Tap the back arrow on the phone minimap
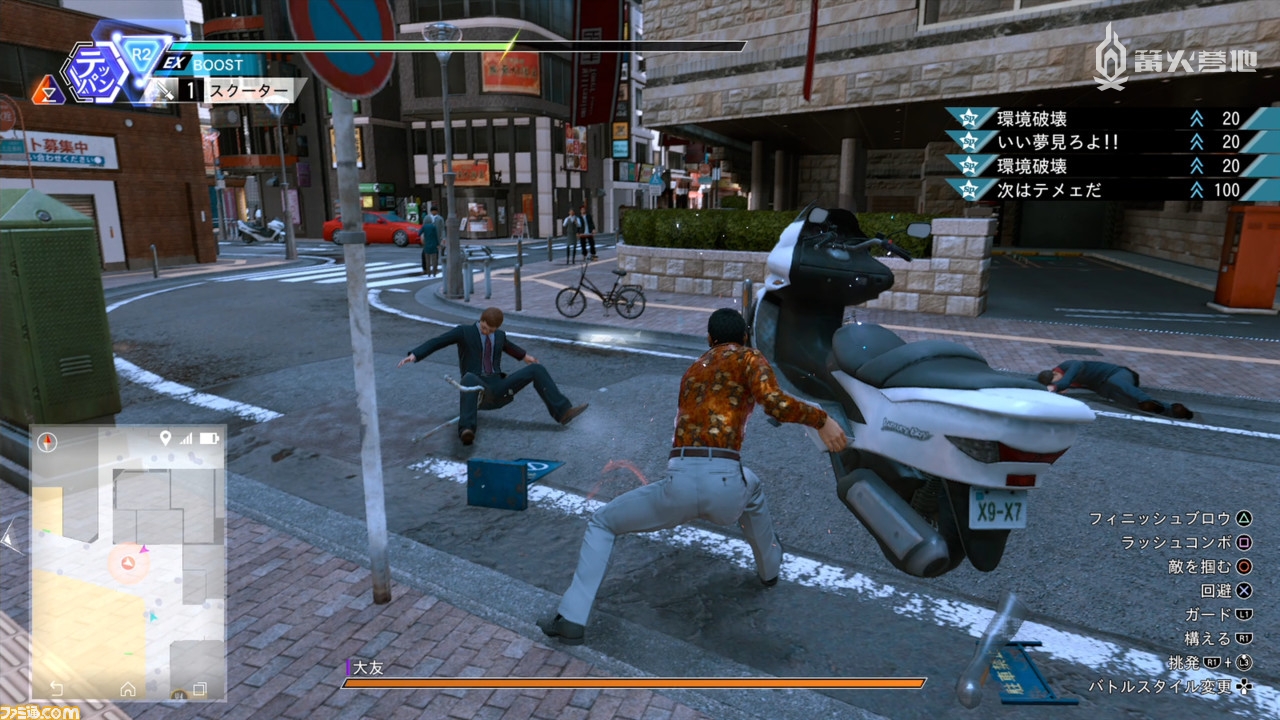The width and height of the screenshot is (1280, 720). pos(57,689)
